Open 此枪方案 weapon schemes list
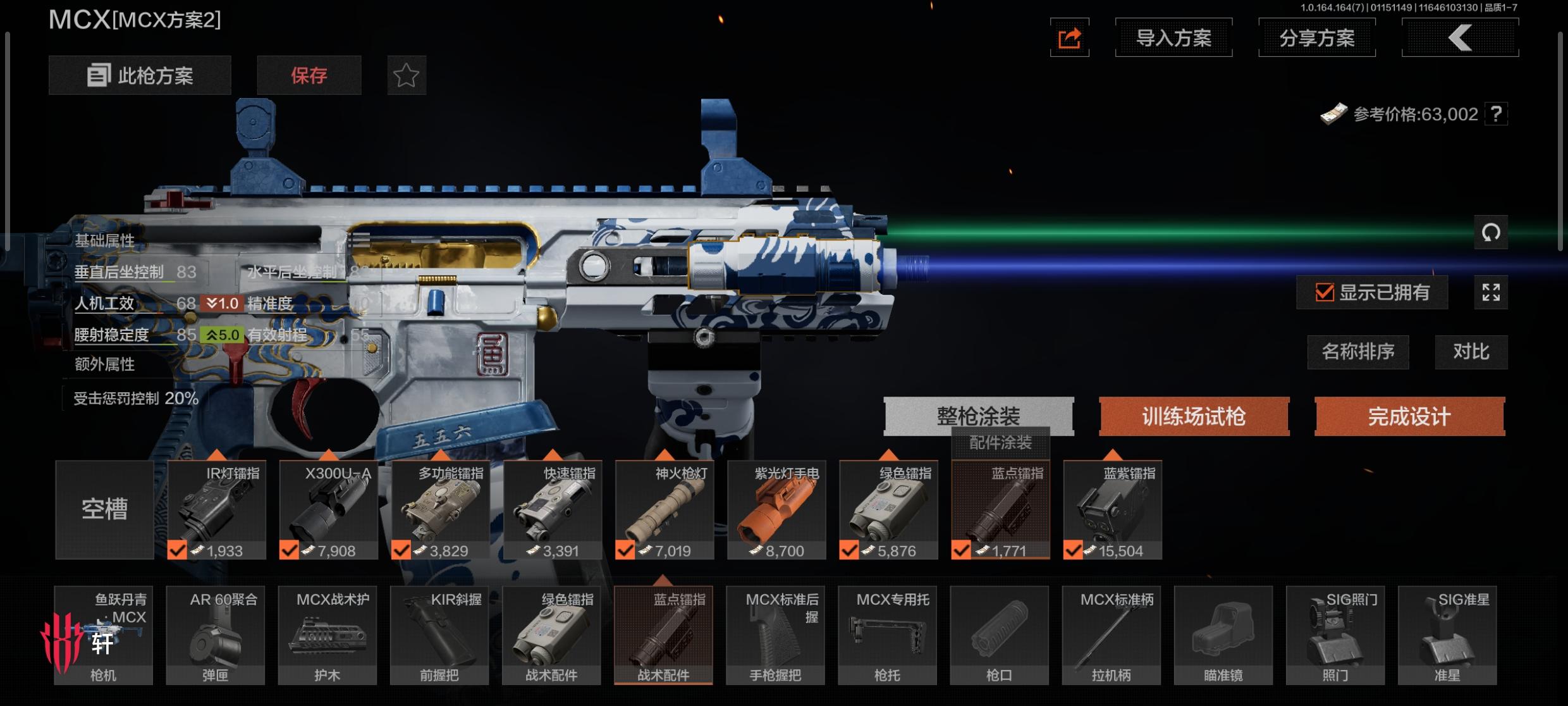1568x706 pixels. 140,75
